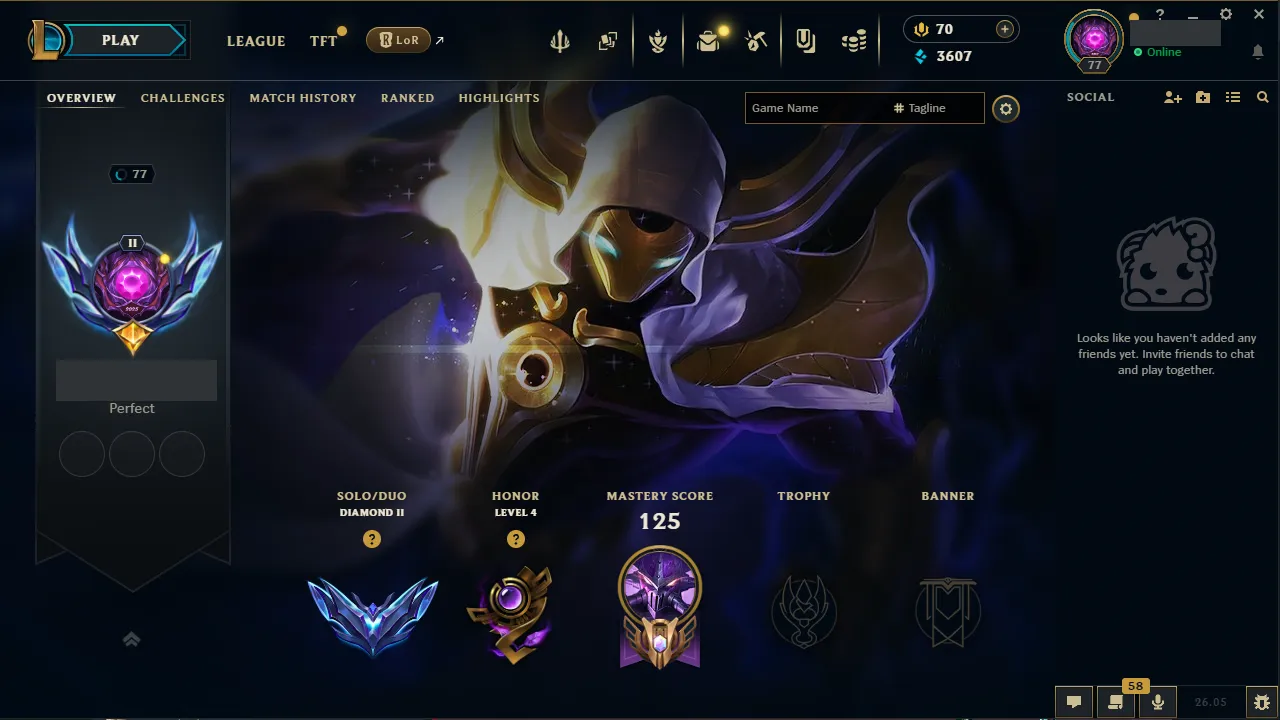
Task: Open the shield icon next to the coins
Action: click(x=805, y=40)
